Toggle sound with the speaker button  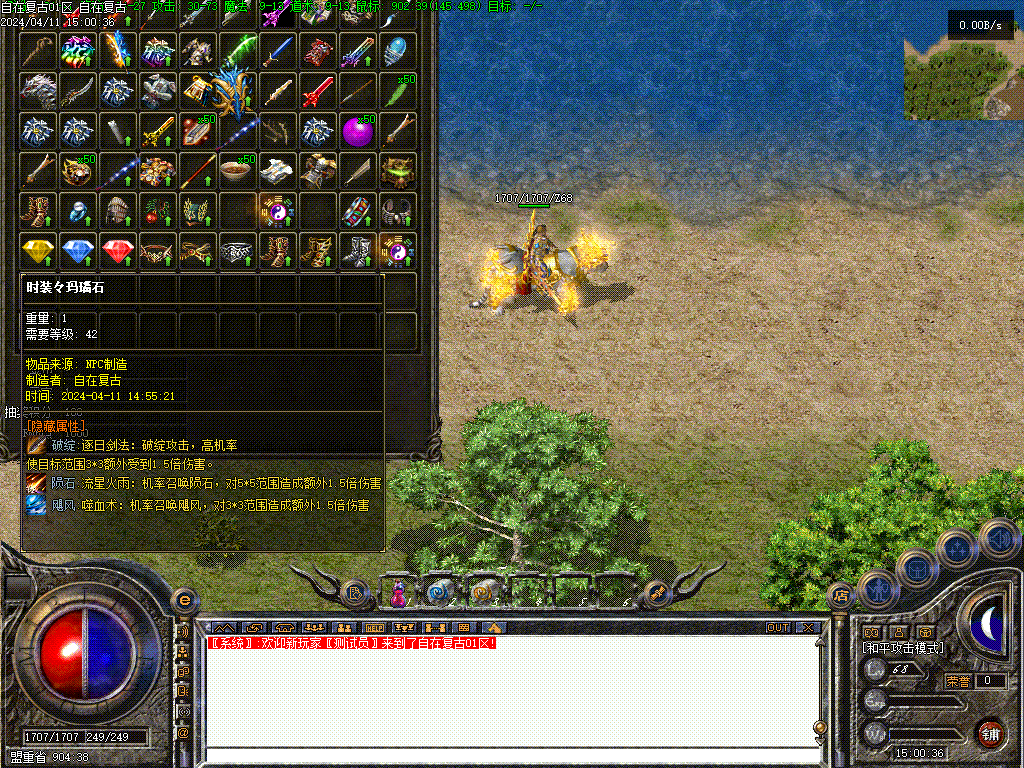click(x=998, y=539)
